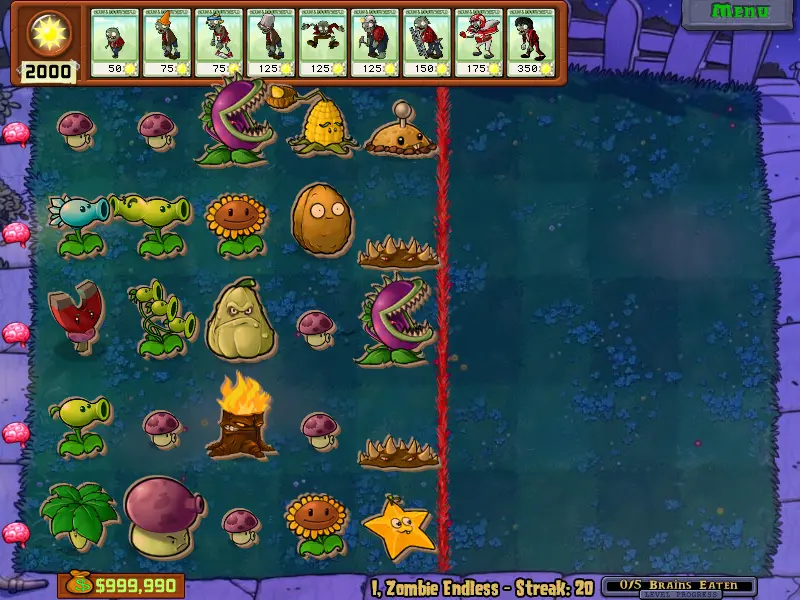The height and width of the screenshot is (600, 800).
Task: Choose the Conehead zombie seed packet
Action: click(167, 42)
